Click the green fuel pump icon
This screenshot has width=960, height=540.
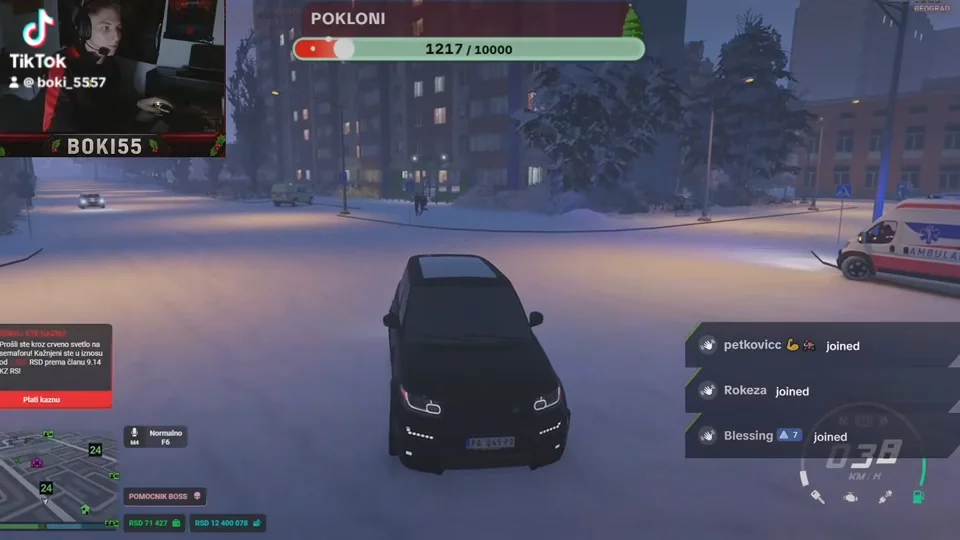pos(916,497)
